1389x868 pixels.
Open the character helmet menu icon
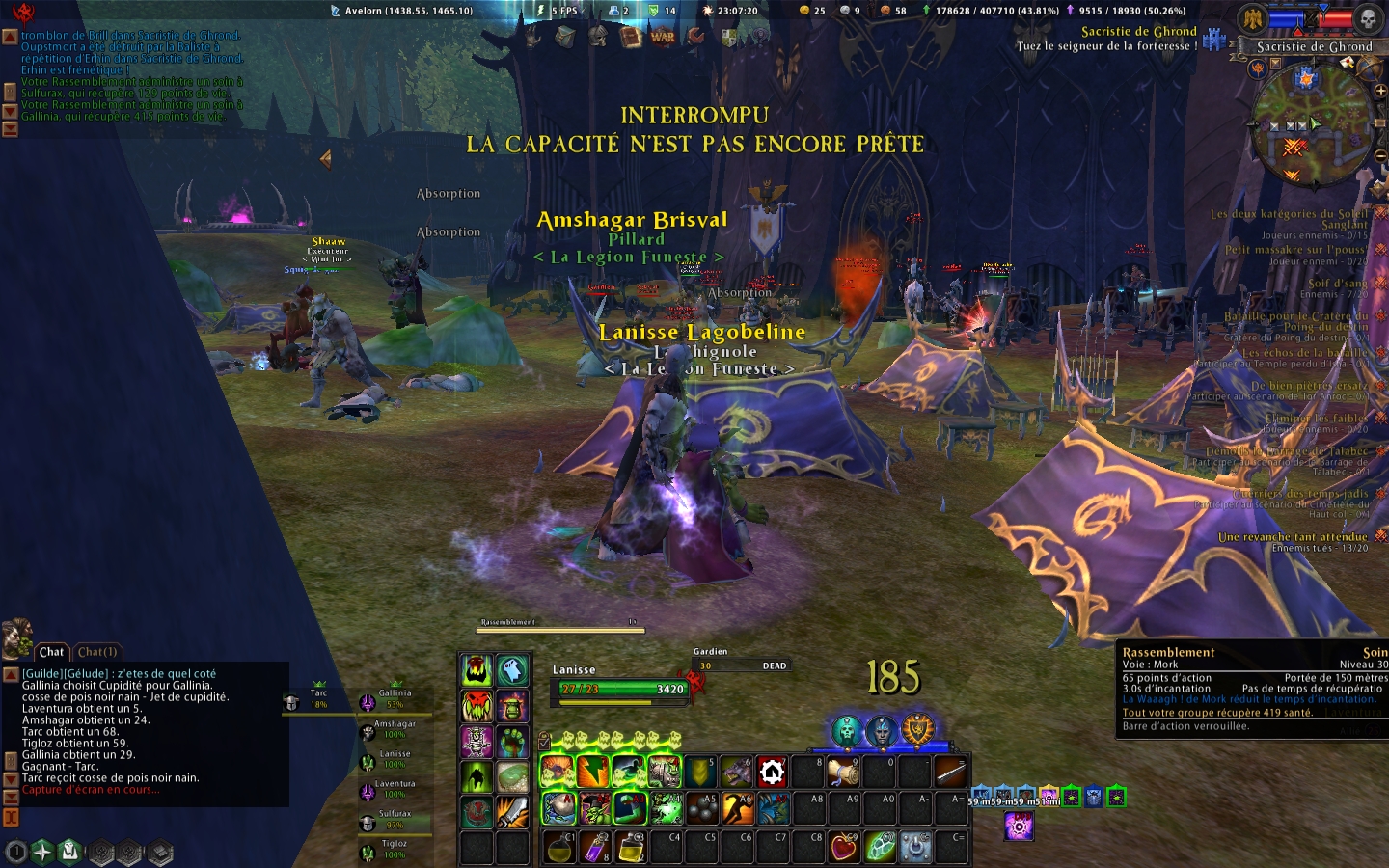598,37
